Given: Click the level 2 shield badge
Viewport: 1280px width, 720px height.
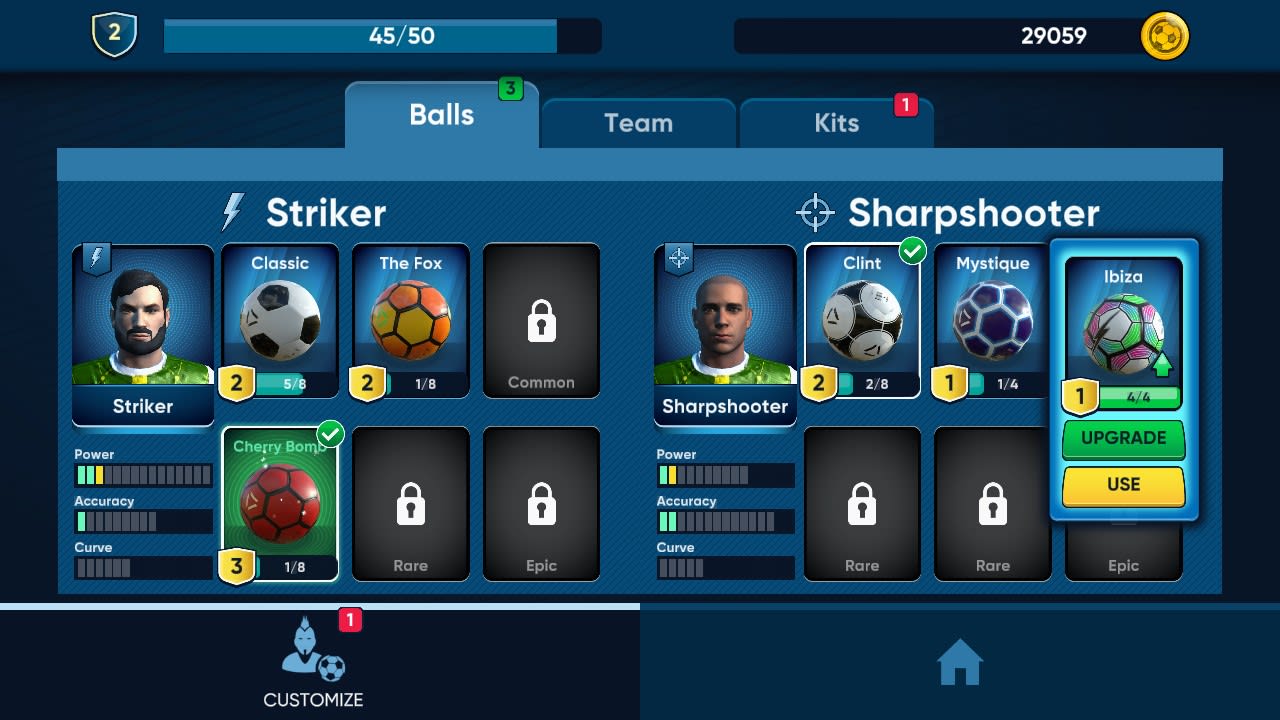Looking at the screenshot, I should pos(113,33).
